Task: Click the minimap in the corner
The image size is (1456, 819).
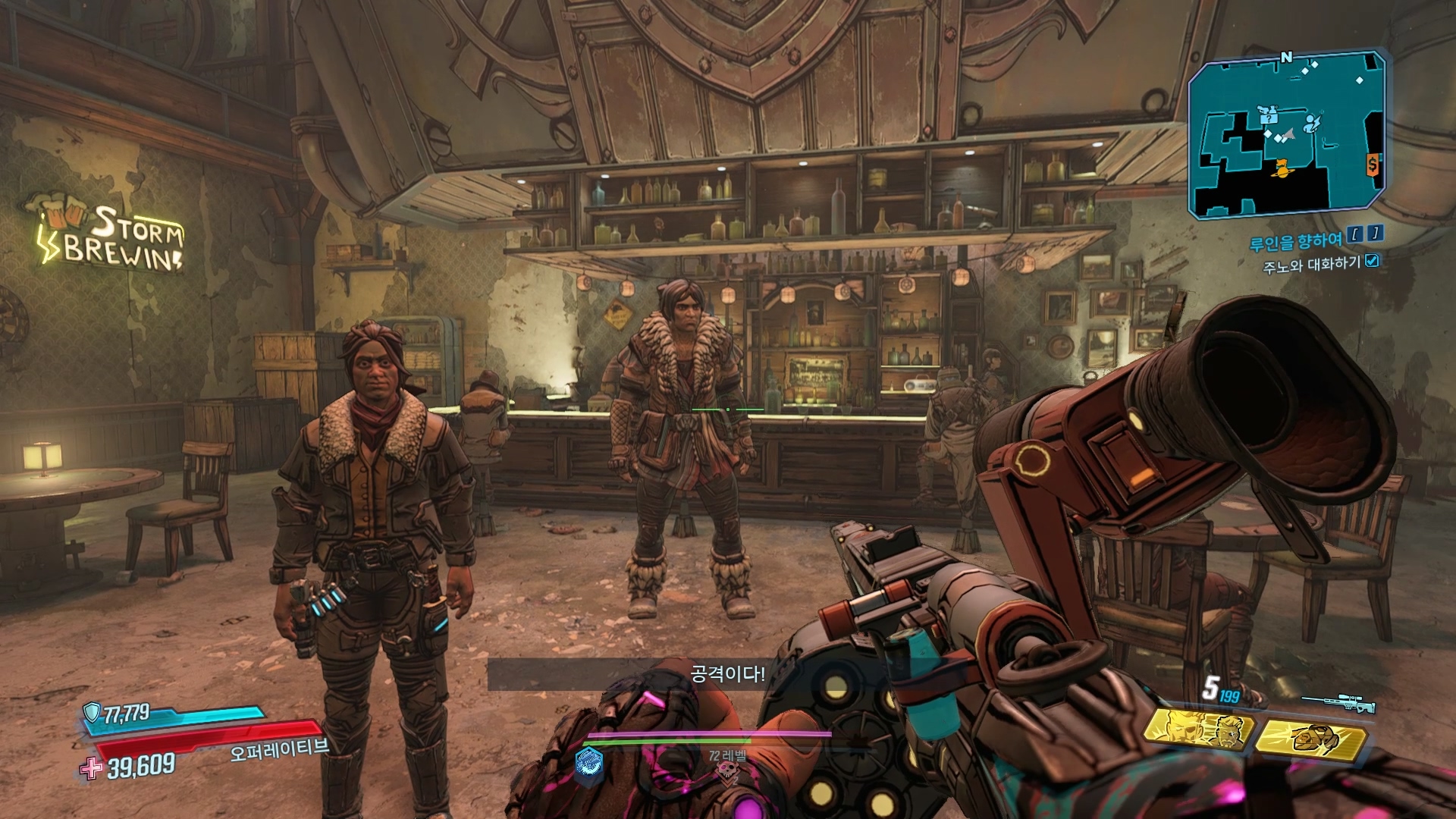Action: [1287, 136]
